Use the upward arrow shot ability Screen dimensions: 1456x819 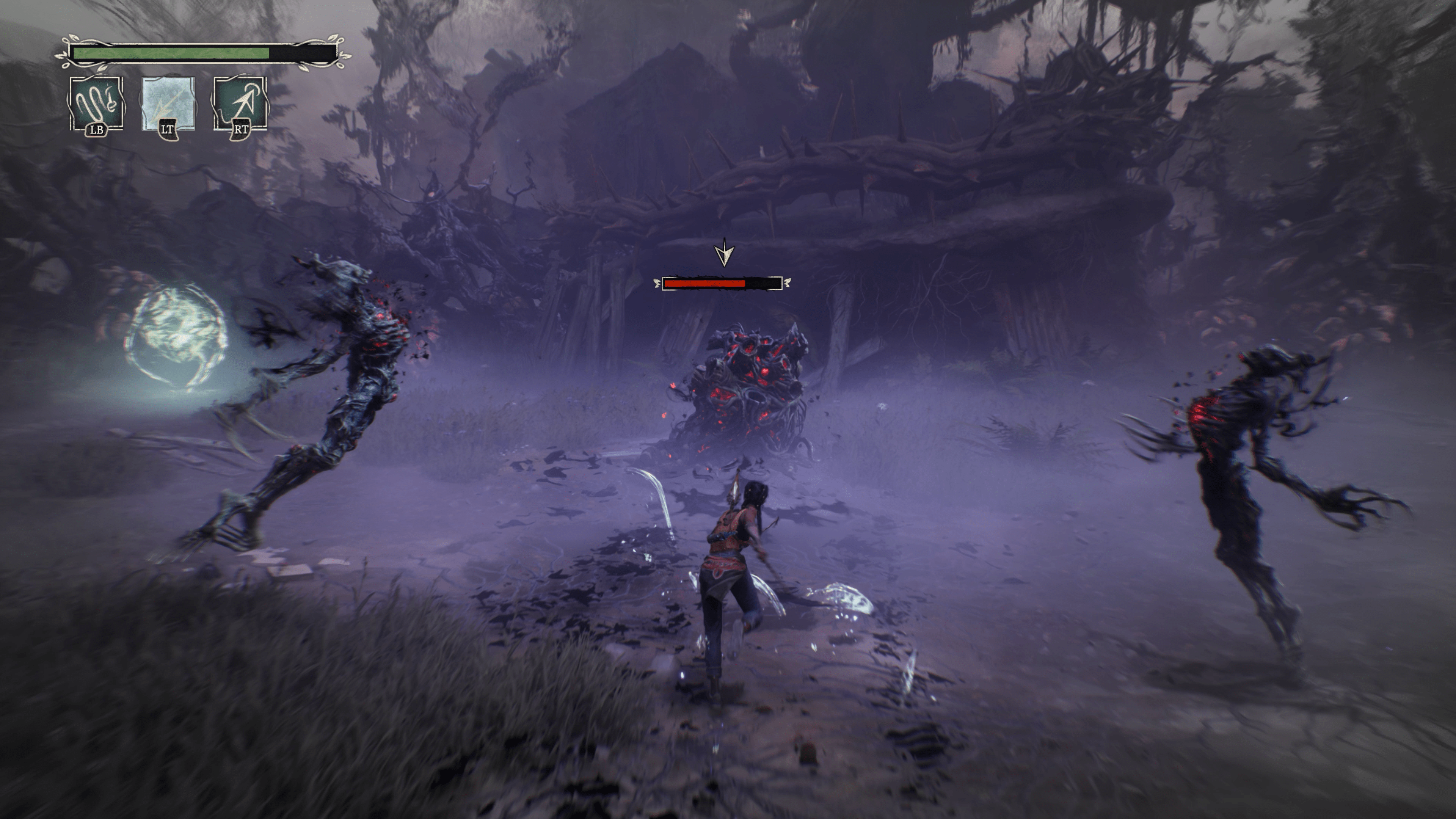coord(240,104)
